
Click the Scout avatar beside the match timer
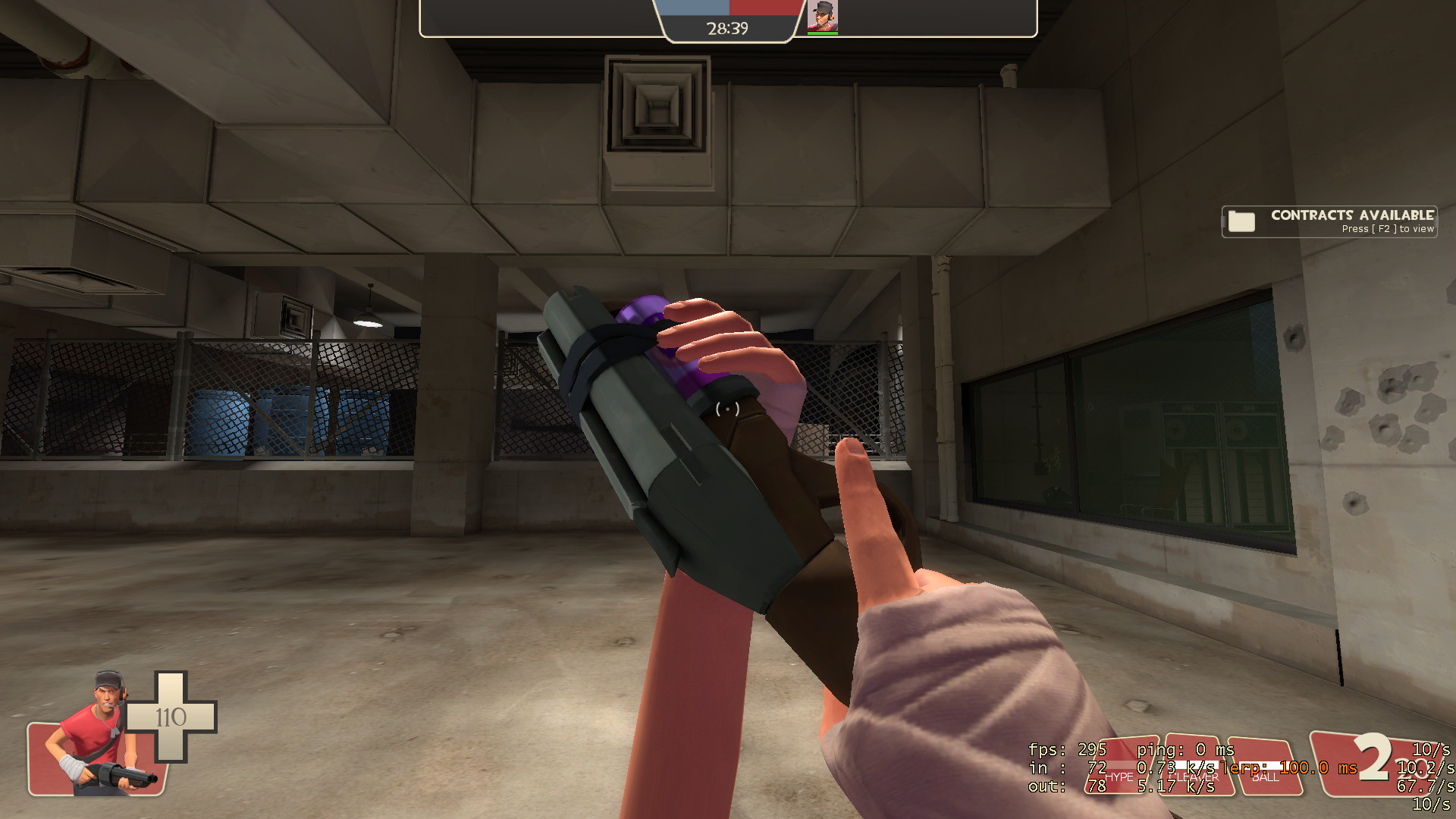[823, 15]
